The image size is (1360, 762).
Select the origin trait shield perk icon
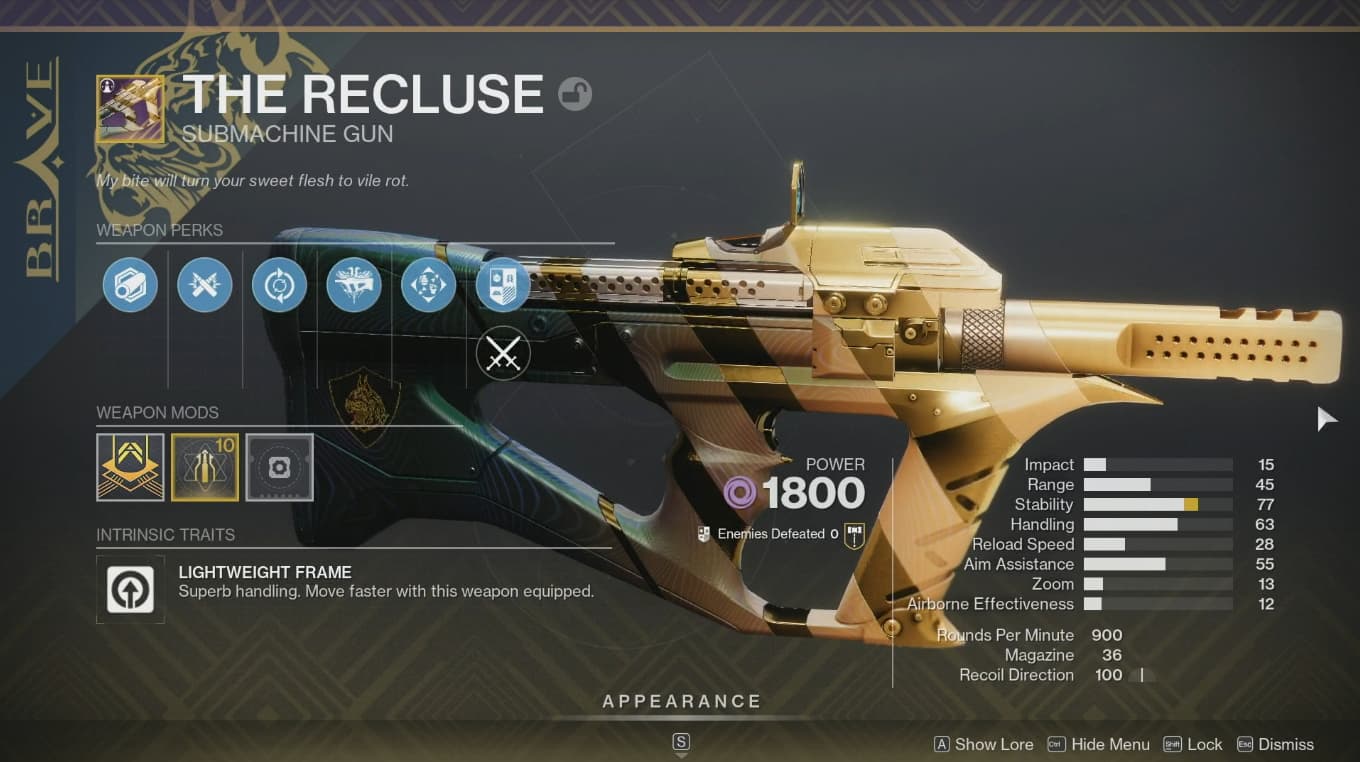pyautogui.click(x=503, y=284)
